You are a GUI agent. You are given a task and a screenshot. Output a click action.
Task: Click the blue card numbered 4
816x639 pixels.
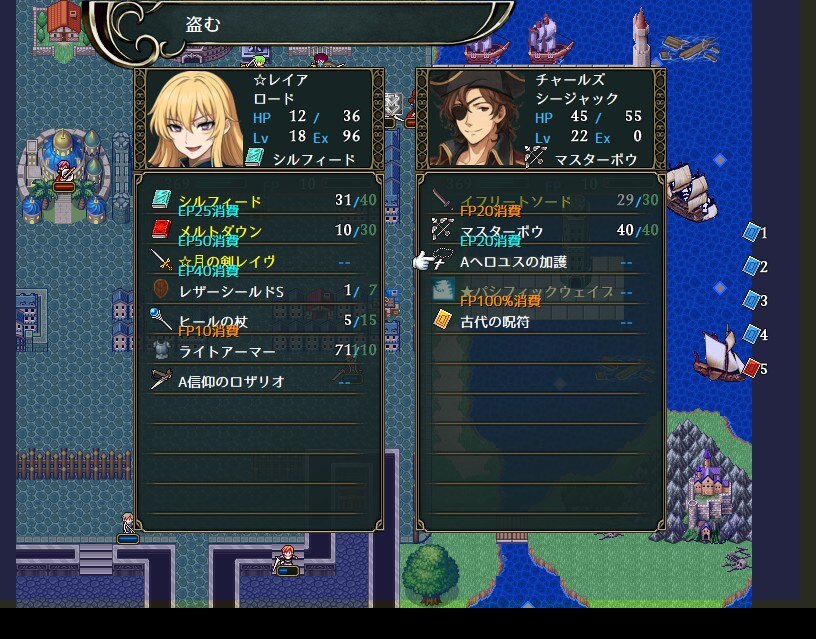752,334
